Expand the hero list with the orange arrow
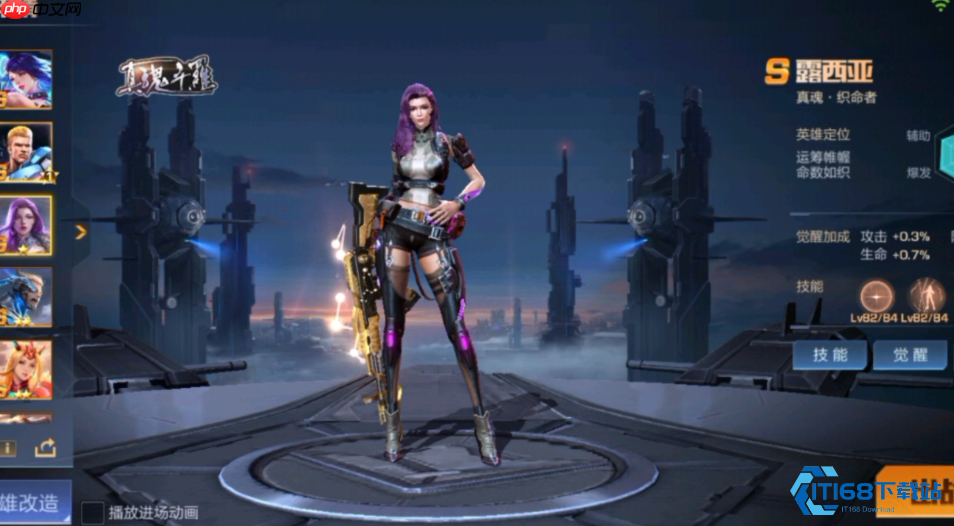The height and width of the screenshot is (526, 954). click(x=81, y=232)
